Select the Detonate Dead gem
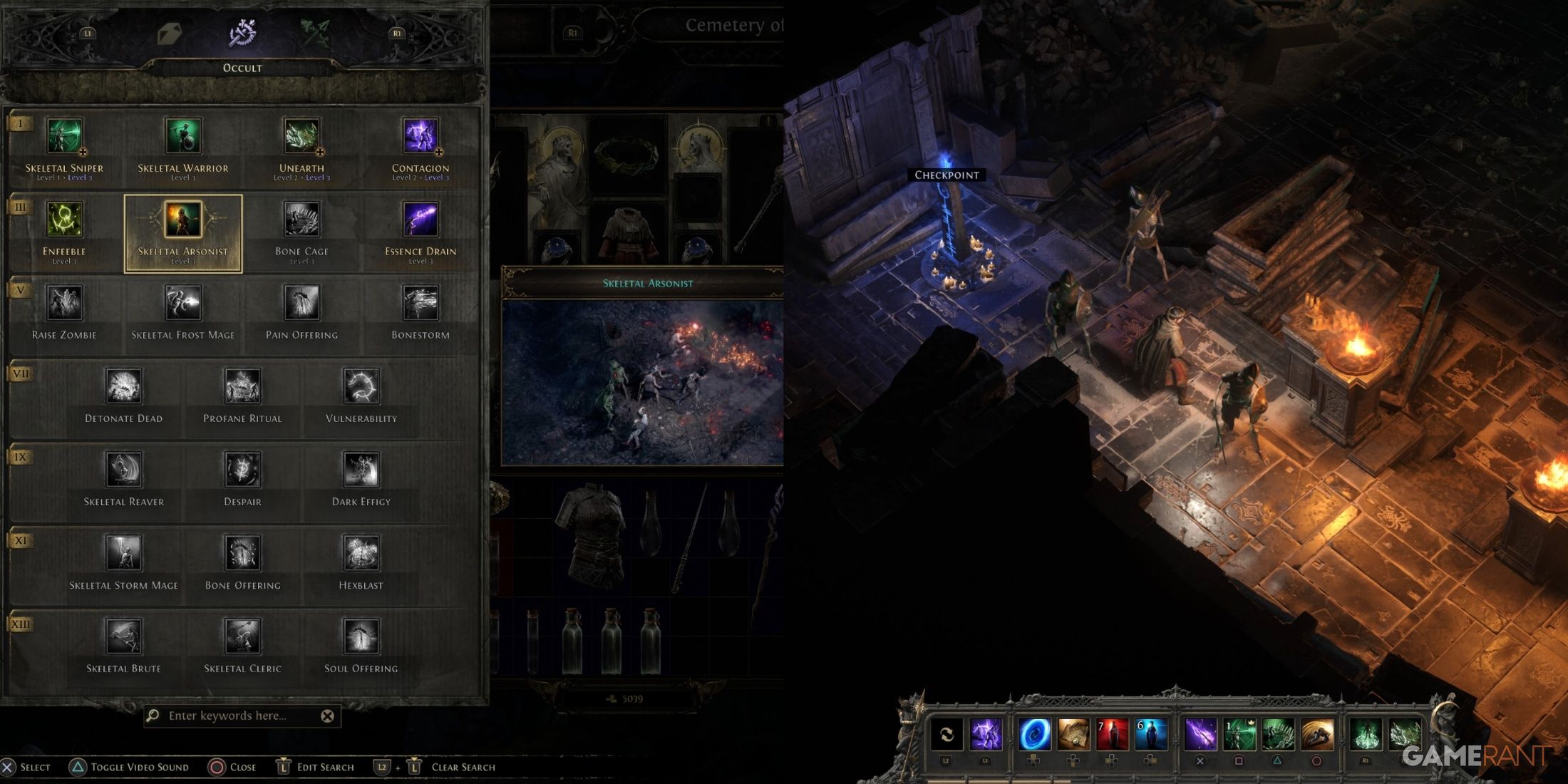 pos(123,385)
